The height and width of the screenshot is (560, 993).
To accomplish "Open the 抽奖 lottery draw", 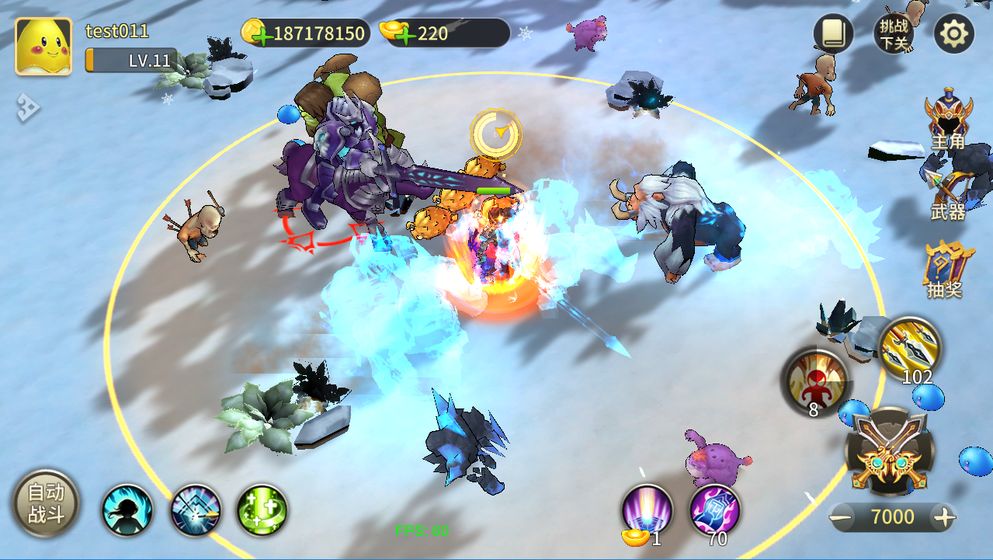I will [x=948, y=266].
